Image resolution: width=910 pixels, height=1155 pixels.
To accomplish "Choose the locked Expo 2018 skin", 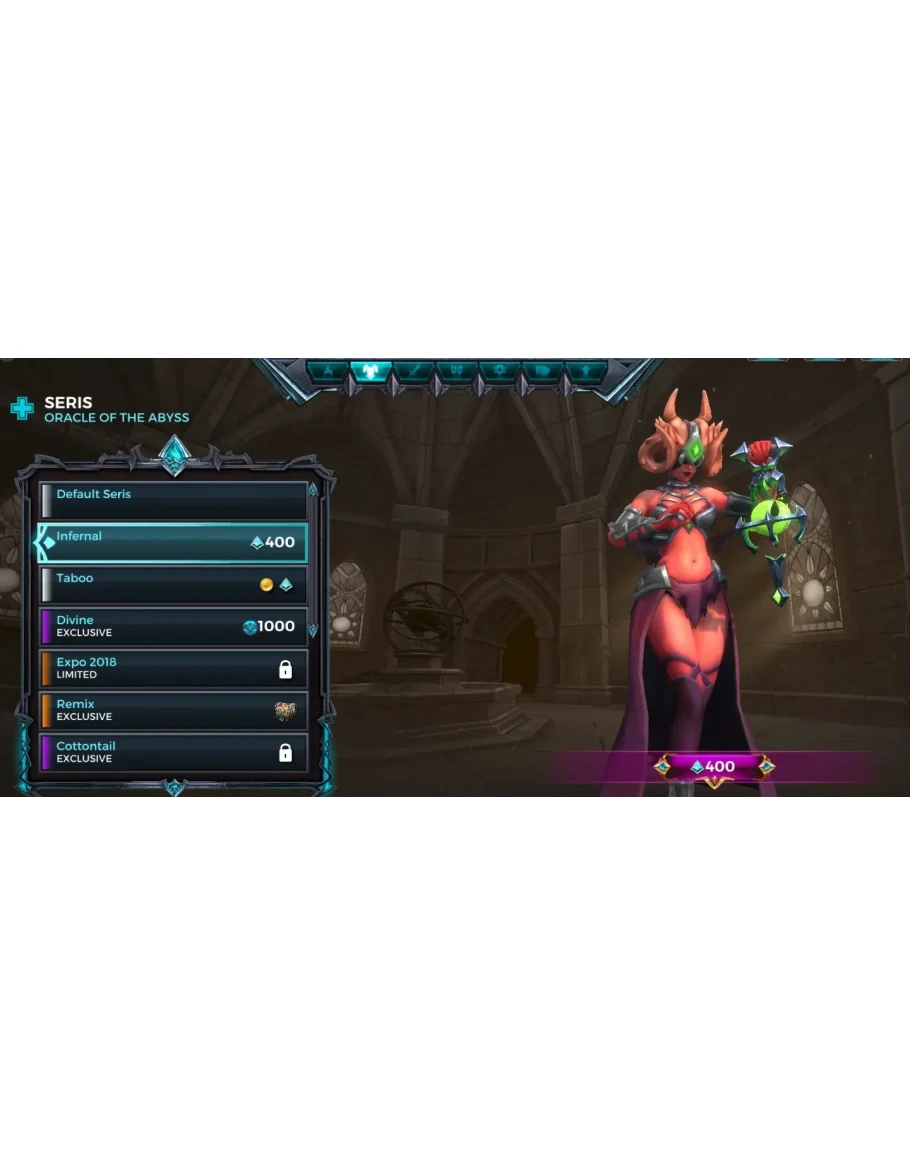I will click(173, 668).
